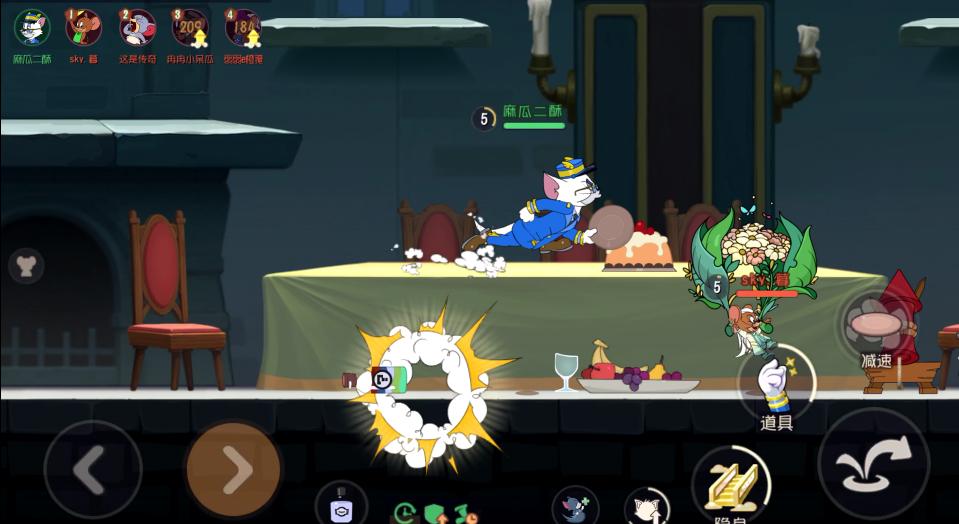Select the 这是传奇 grey mouse portrait
Viewport: 959px width, 524px height.
137,28
